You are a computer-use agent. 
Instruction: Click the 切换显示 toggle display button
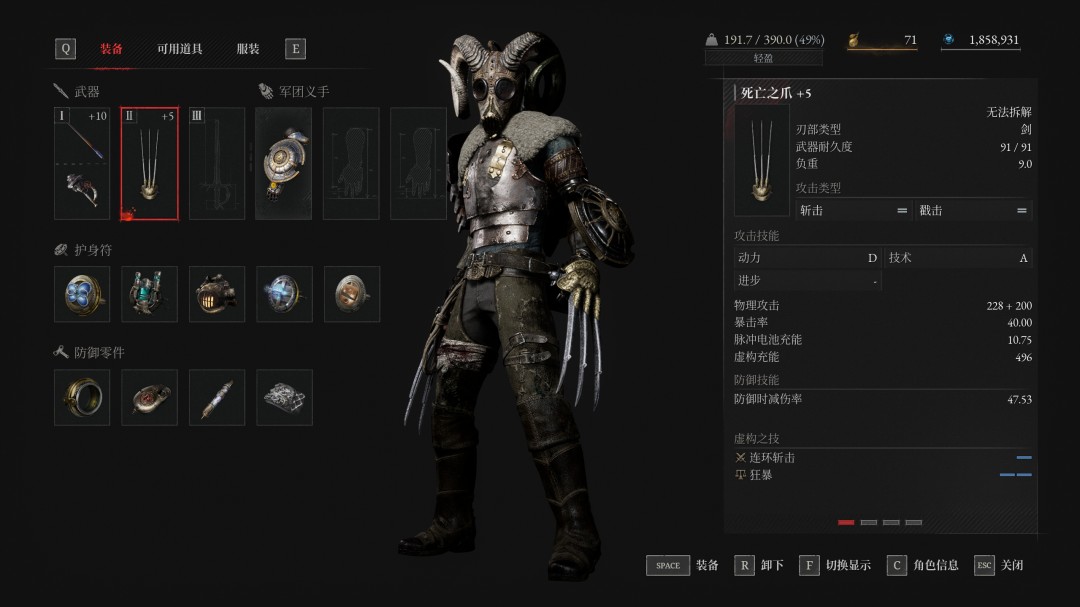pyautogui.click(x=835, y=565)
